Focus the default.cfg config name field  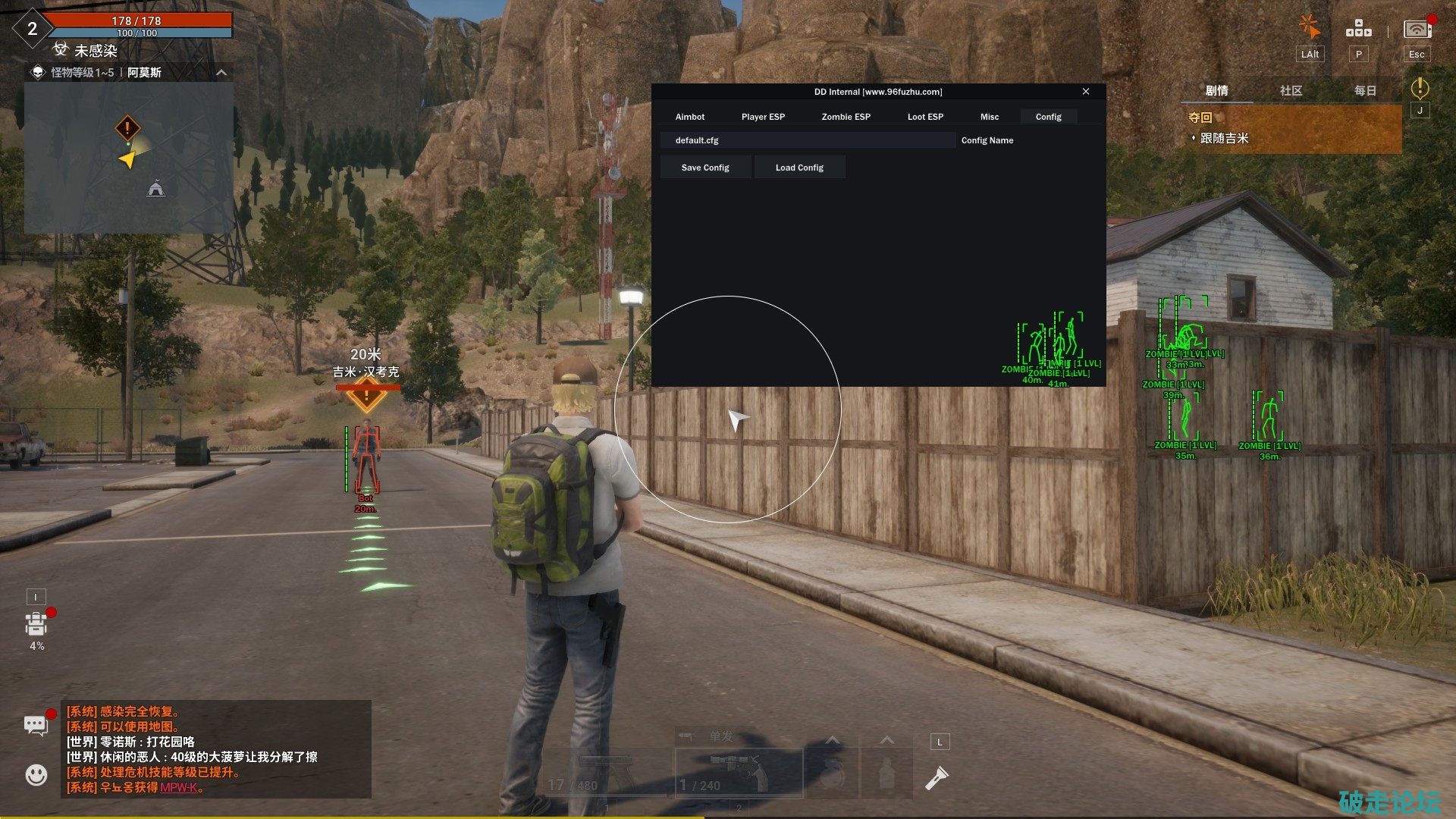807,140
